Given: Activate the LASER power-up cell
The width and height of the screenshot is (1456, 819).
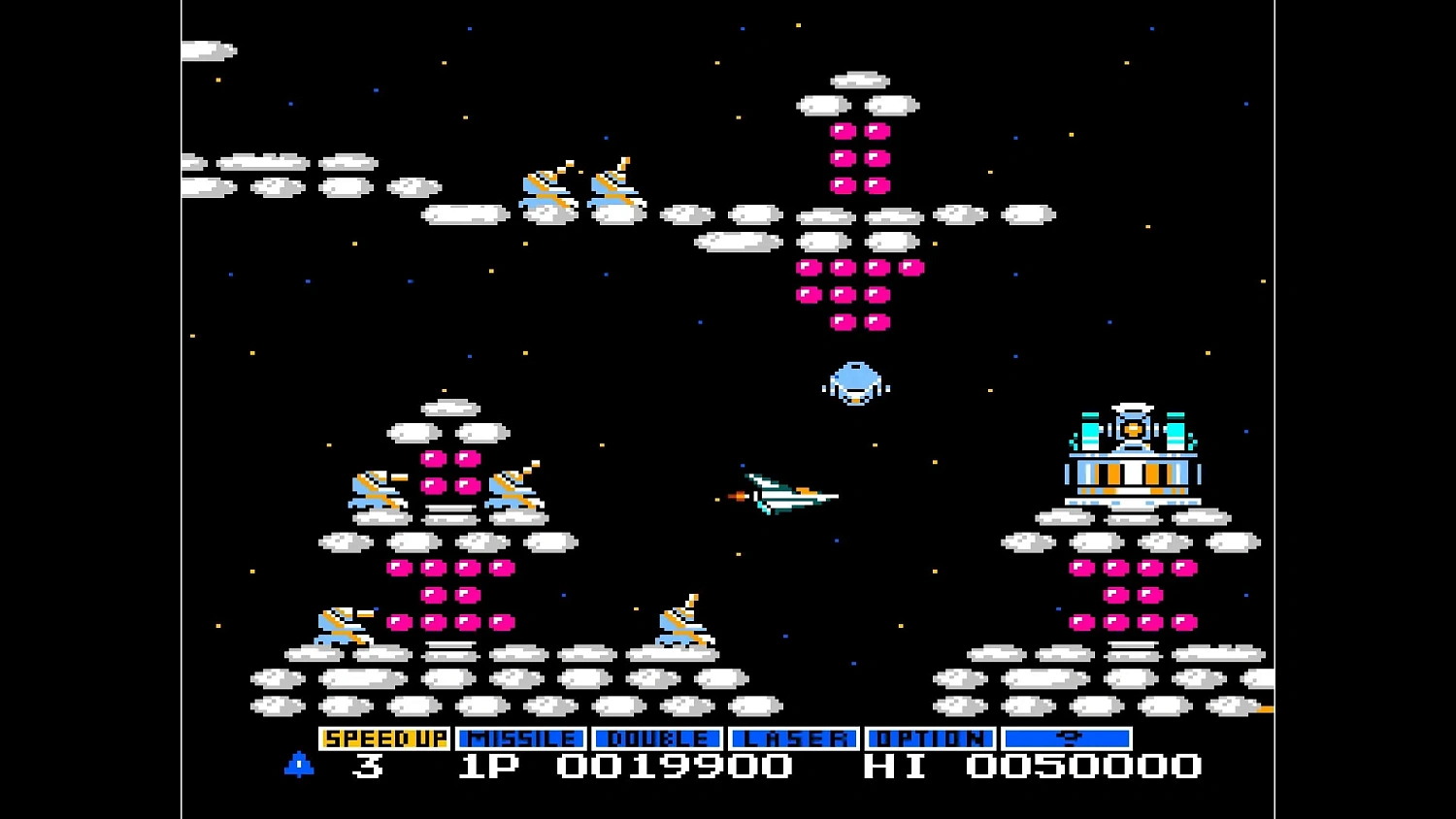Looking at the screenshot, I should [796, 738].
